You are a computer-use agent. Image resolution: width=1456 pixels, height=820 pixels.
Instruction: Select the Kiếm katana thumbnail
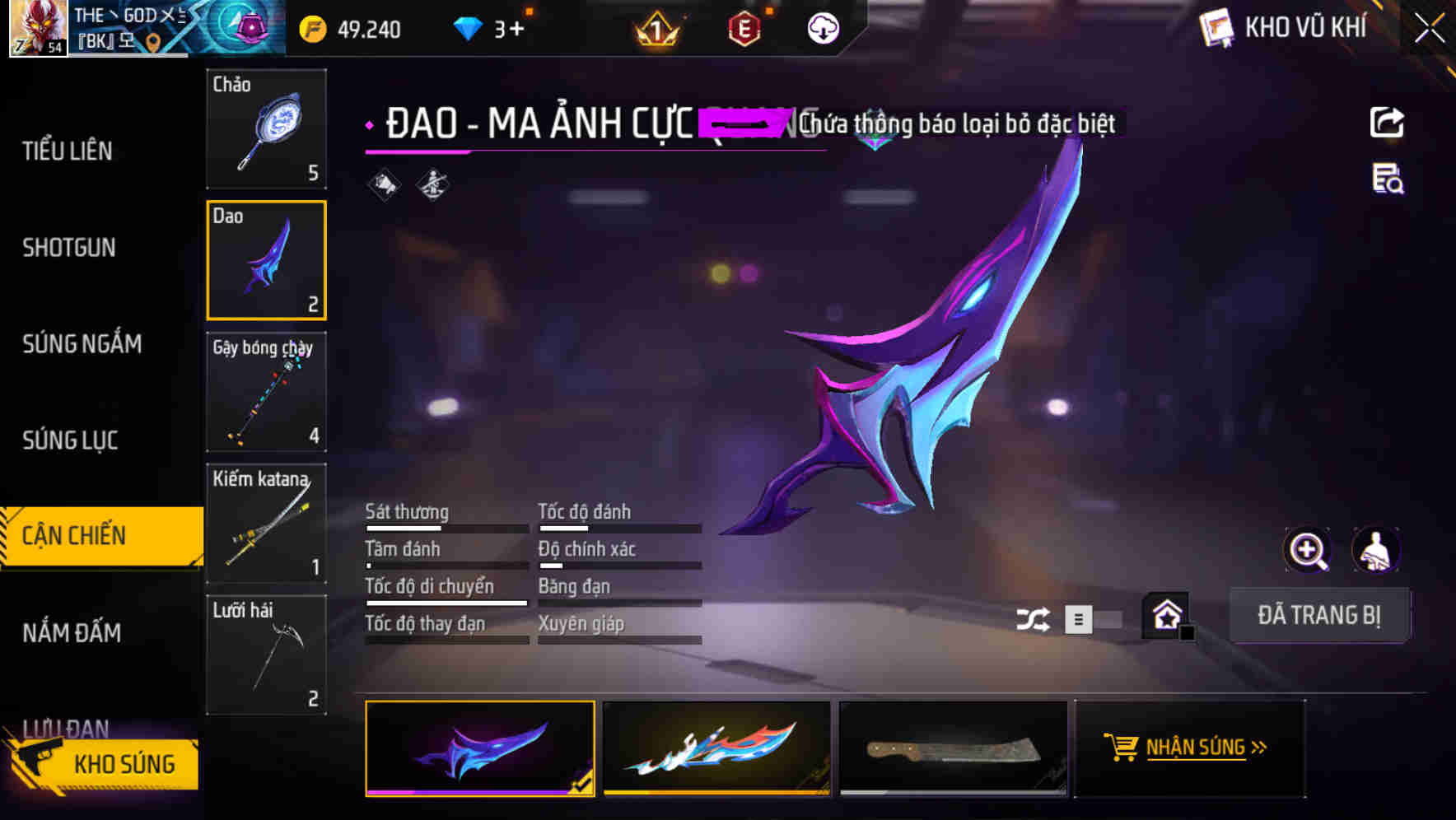pyautogui.click(x=266, y=524)
